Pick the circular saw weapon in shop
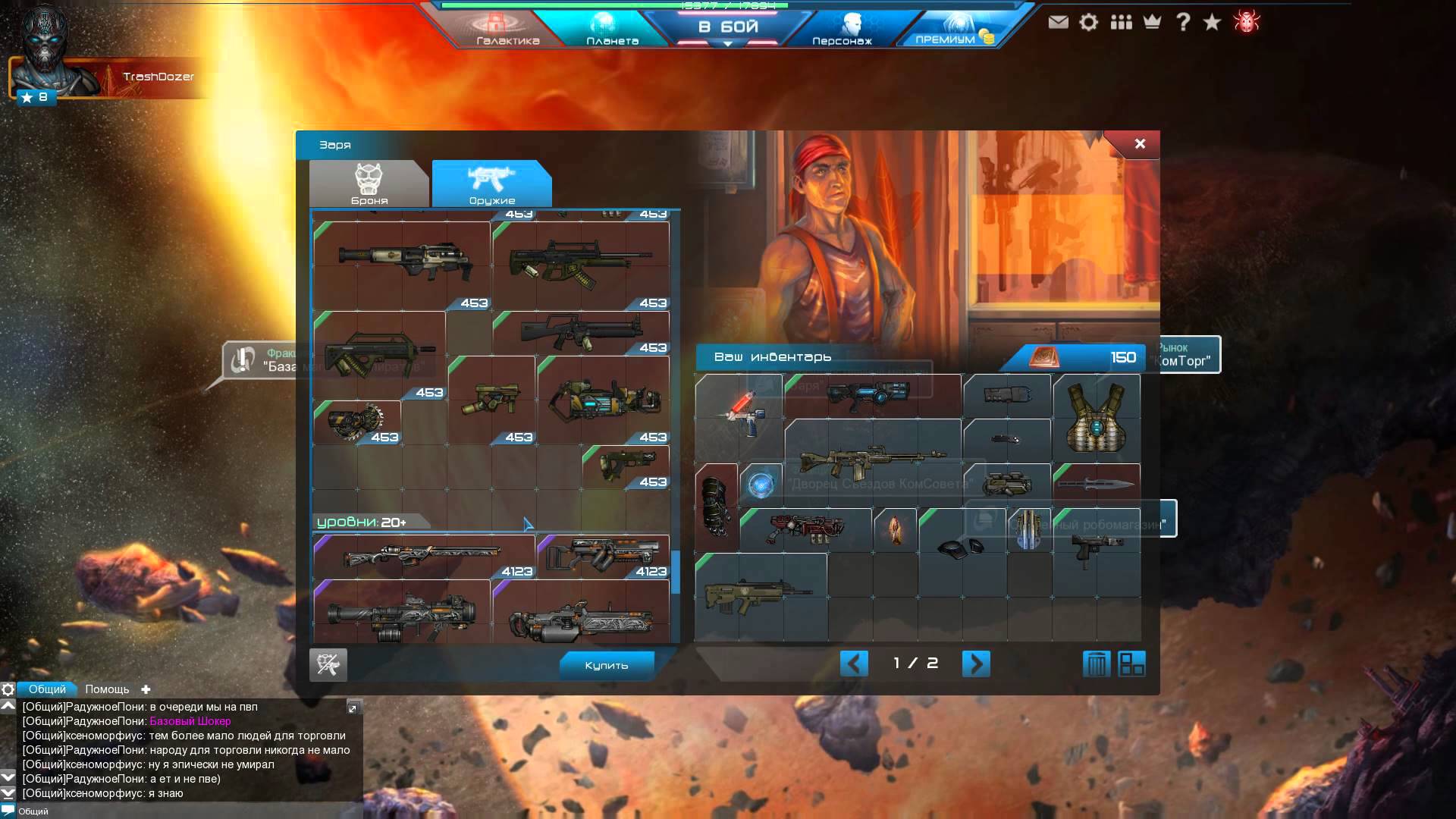This screenshot has height=819, width=1456. [x=356, y=421]
